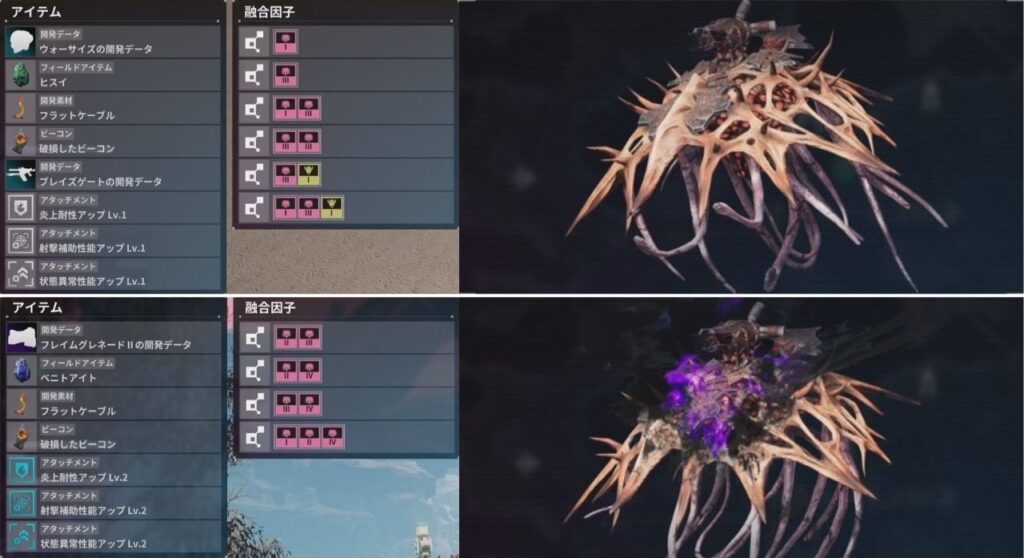
Task: Choose the ベニトアイト field item
Action: pyautogui.click(x=112, y=371)
